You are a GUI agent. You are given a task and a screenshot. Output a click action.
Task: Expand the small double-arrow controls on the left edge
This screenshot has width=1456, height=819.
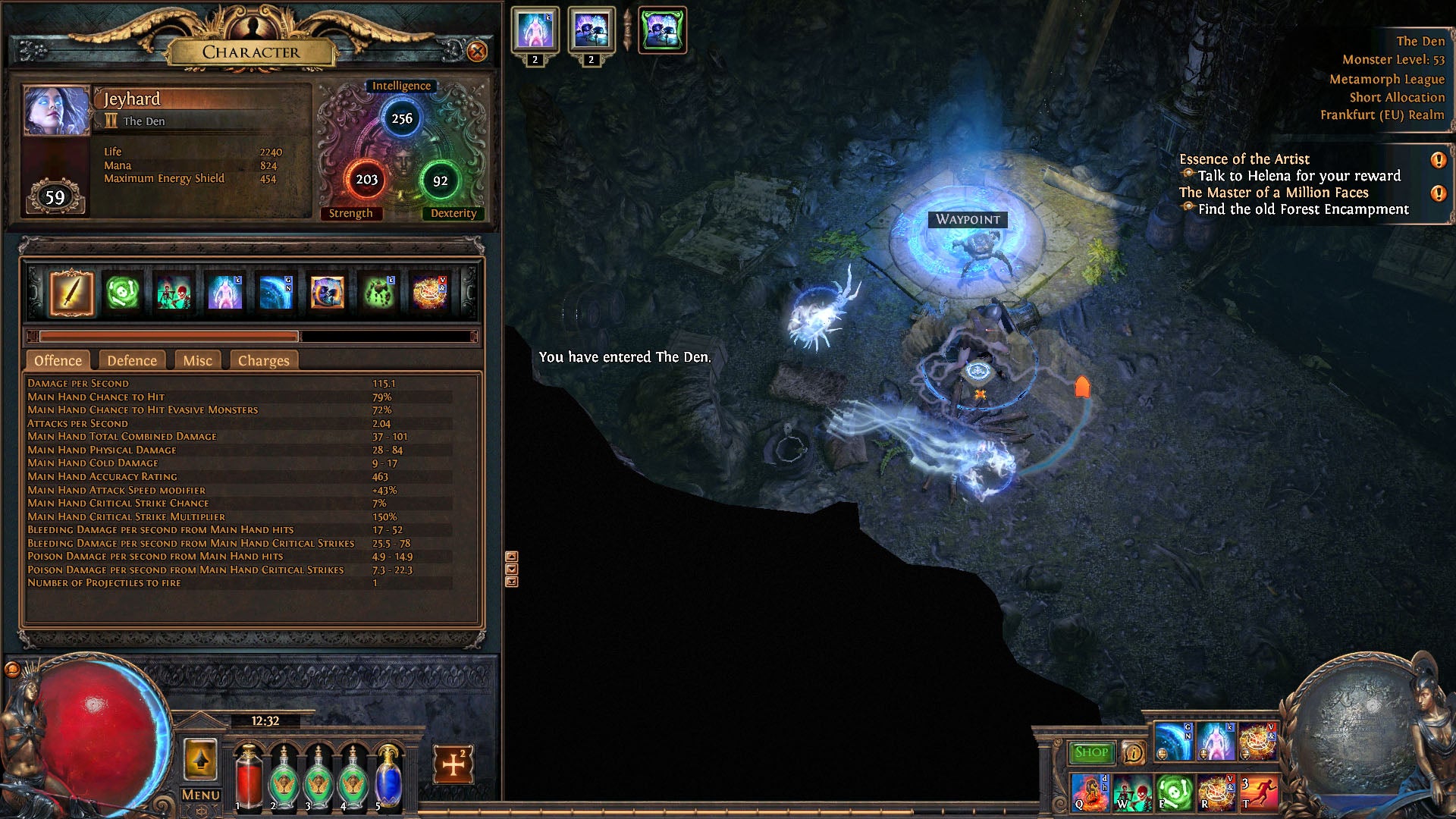point(513,569)
